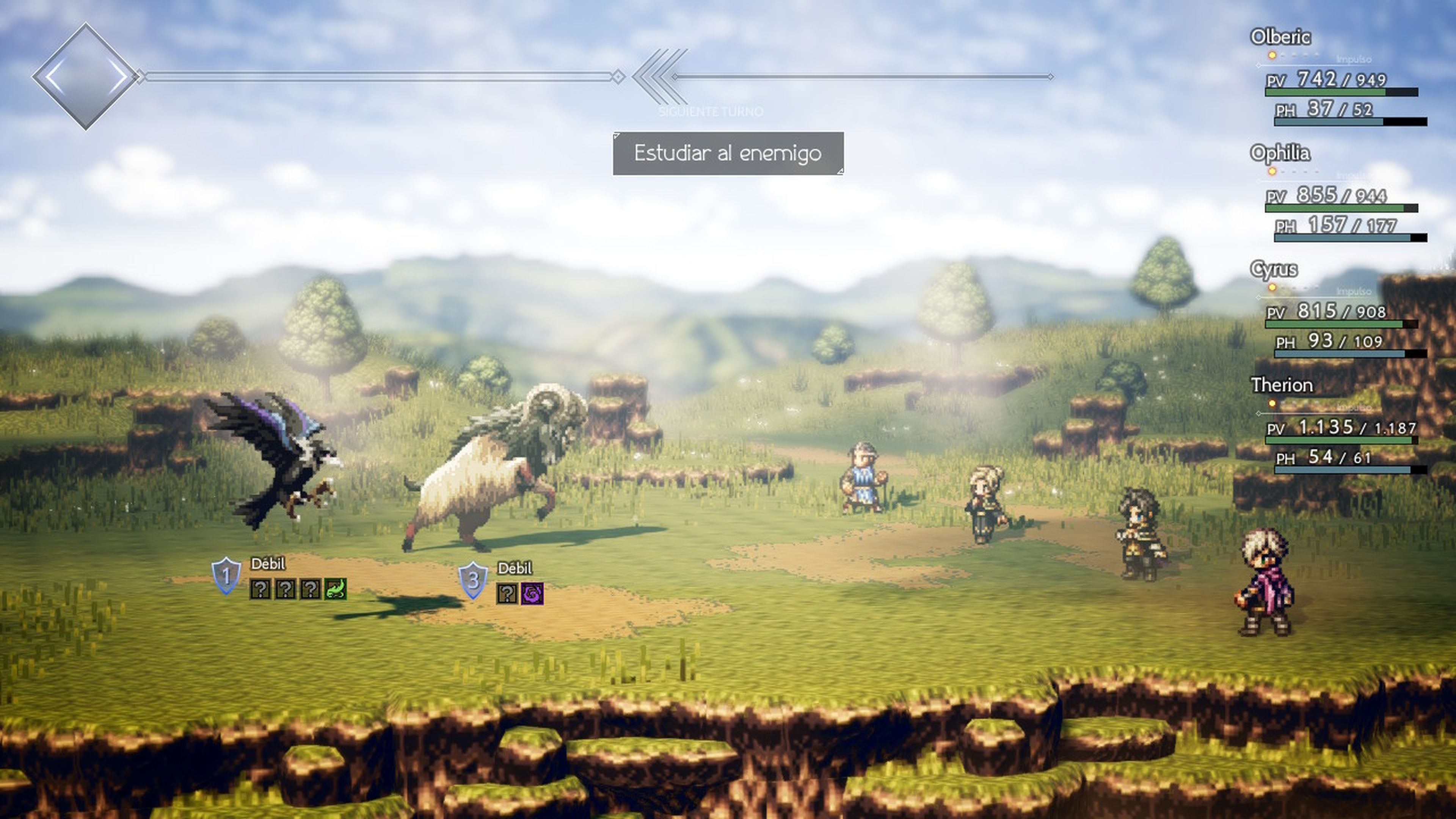Toggle Ophilia's Impulso boost point

point(1272,173)
